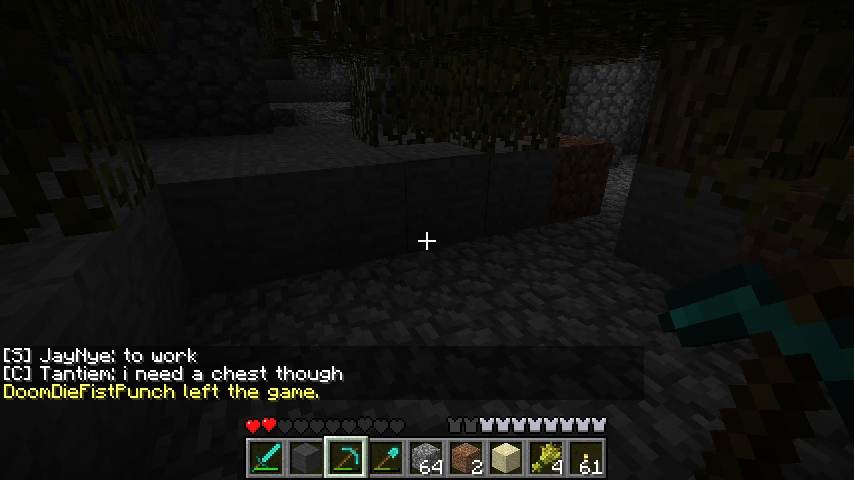Viewport: 854px width, 480px height.
Task: Select the torch stack of 61
Action: coord(587,458)
